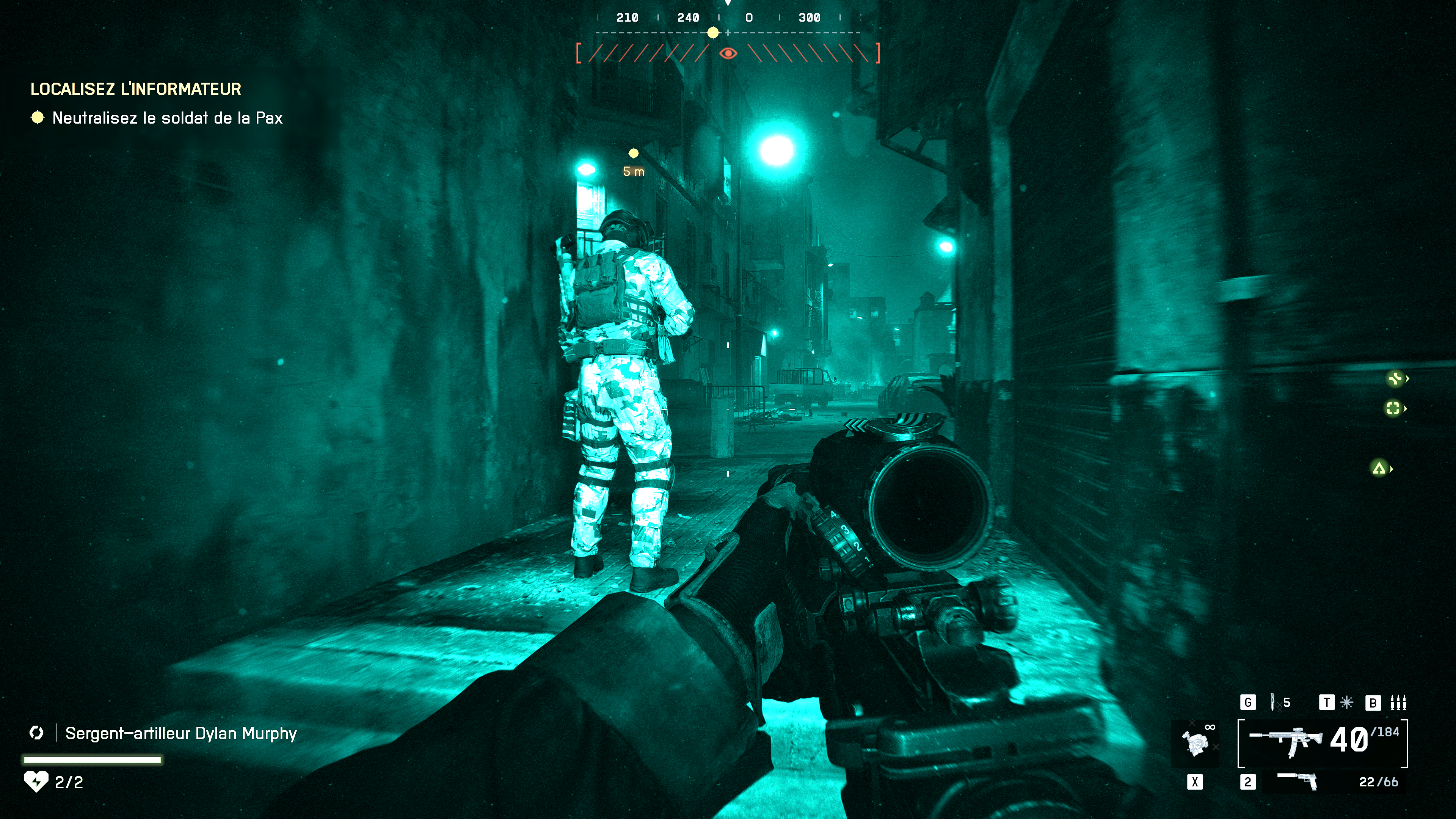Image resolution: width=1456 pixels, height=819 pixels.
Task: Click the yellow objective marker at 5 m
Action: [634, 153]
